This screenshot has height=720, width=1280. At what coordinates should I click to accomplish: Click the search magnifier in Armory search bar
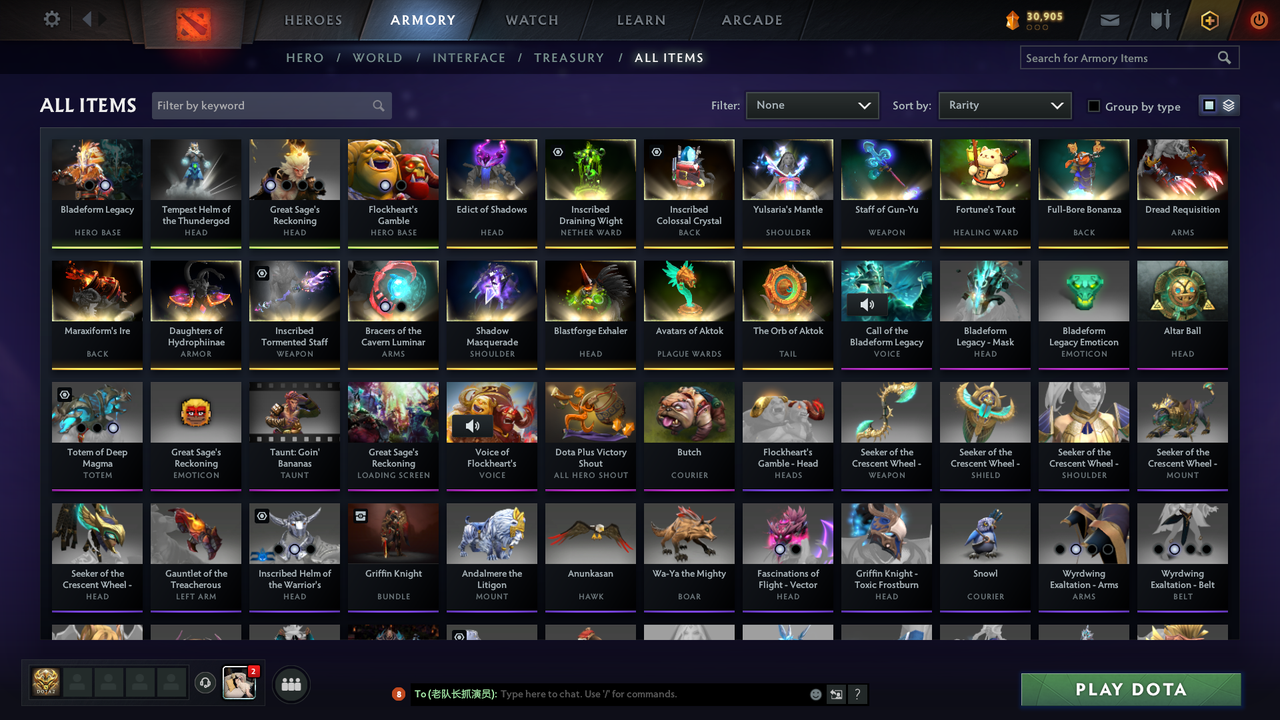coord(1224,57)
